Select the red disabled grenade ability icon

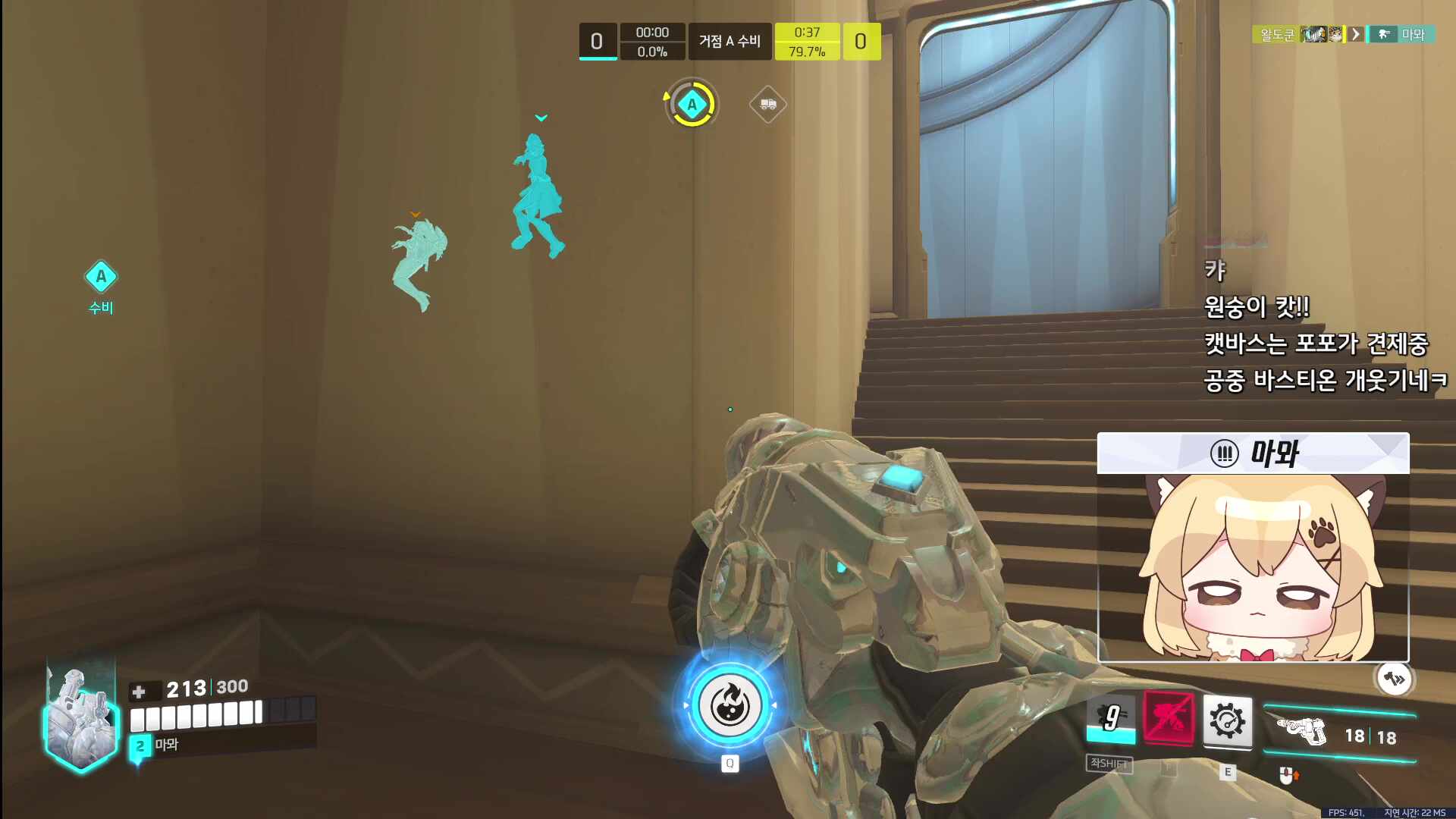click(1168, 717)
